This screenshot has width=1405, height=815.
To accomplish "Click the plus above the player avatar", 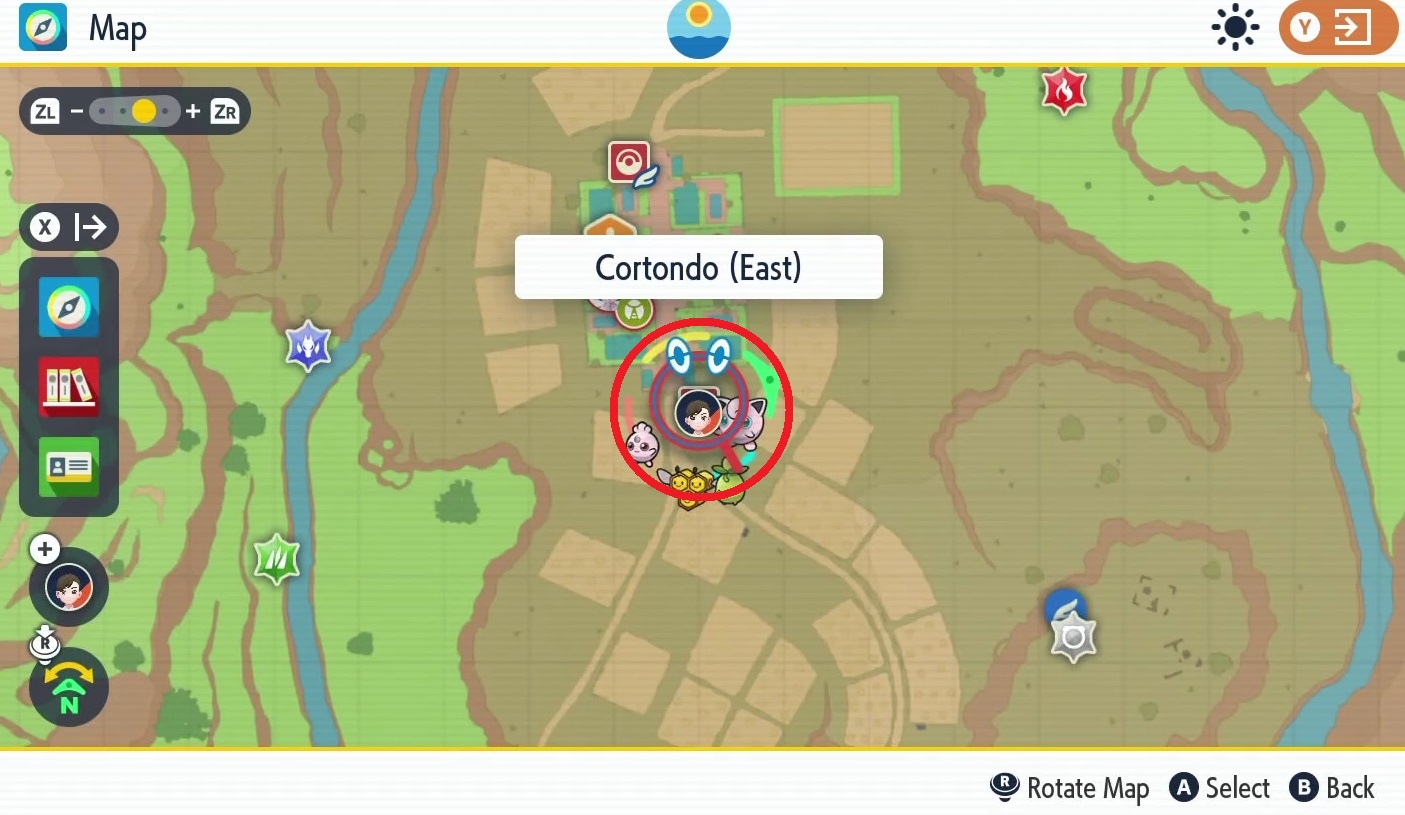I will (x=44, y=548).
